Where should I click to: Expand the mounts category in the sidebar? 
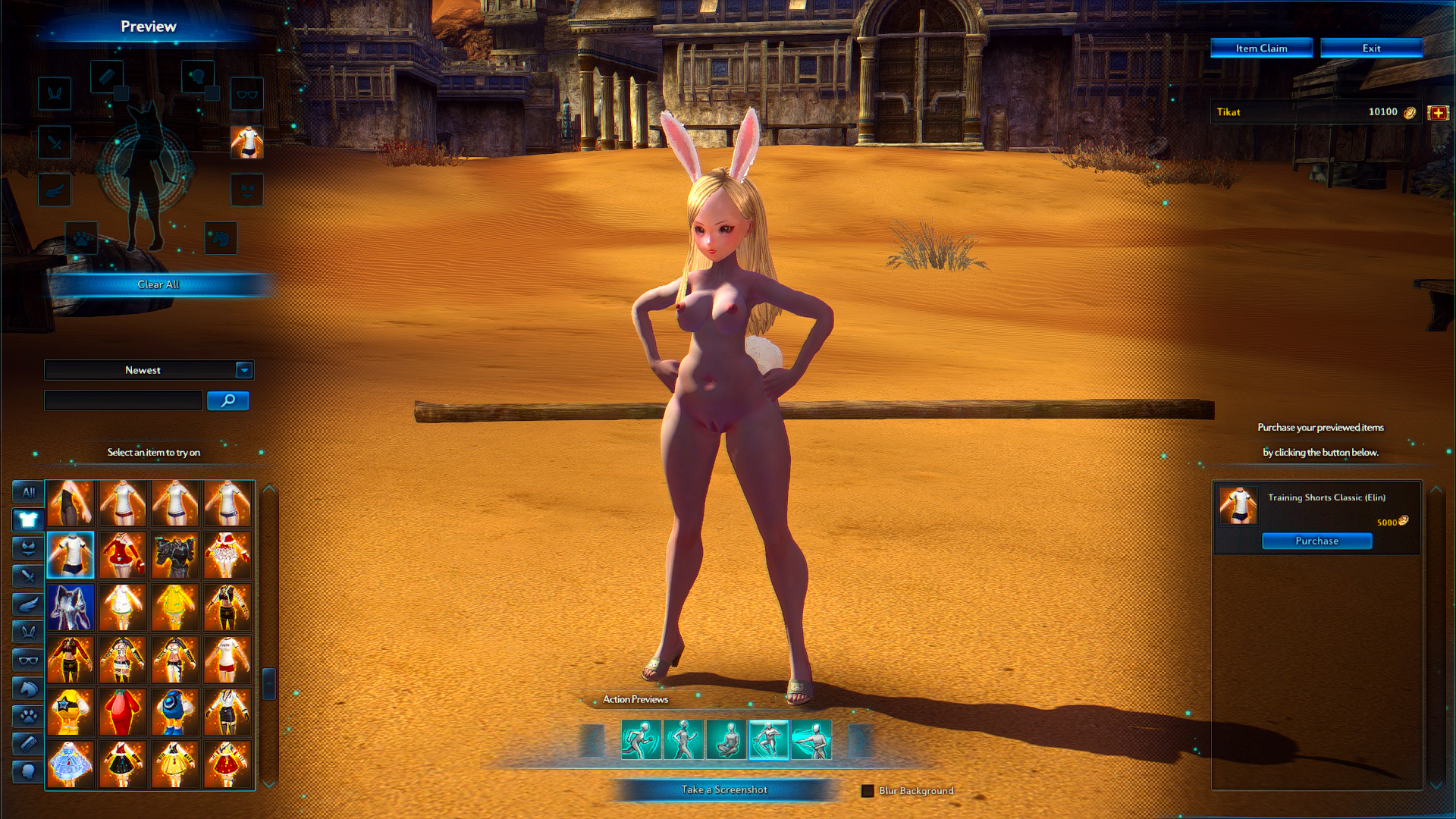28,689
